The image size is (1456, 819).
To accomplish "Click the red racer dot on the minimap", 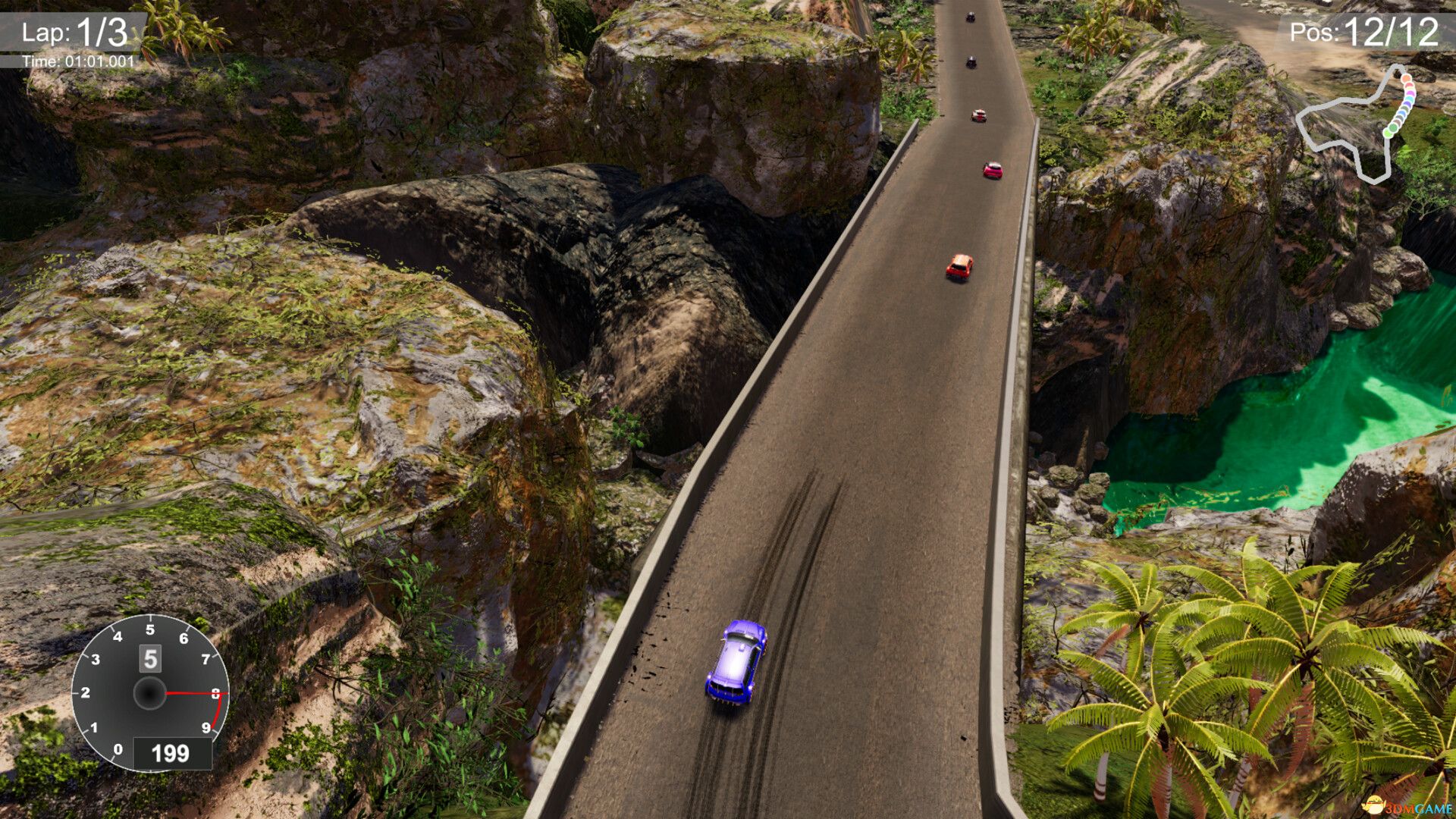I will (1409, 86).
